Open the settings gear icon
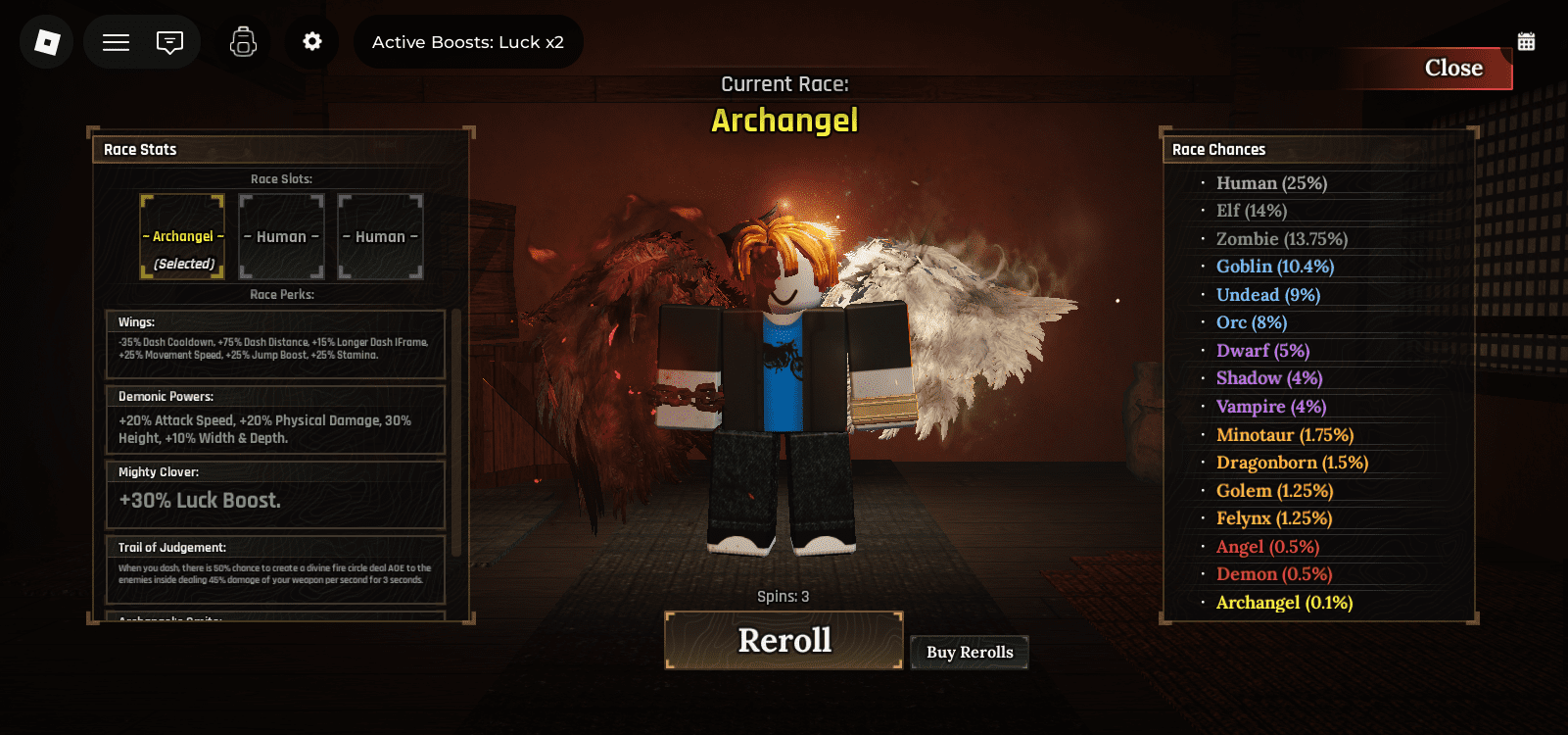The height and width of the screenshot is (735, 1568). pyautogui.click(x=311, y=41)
